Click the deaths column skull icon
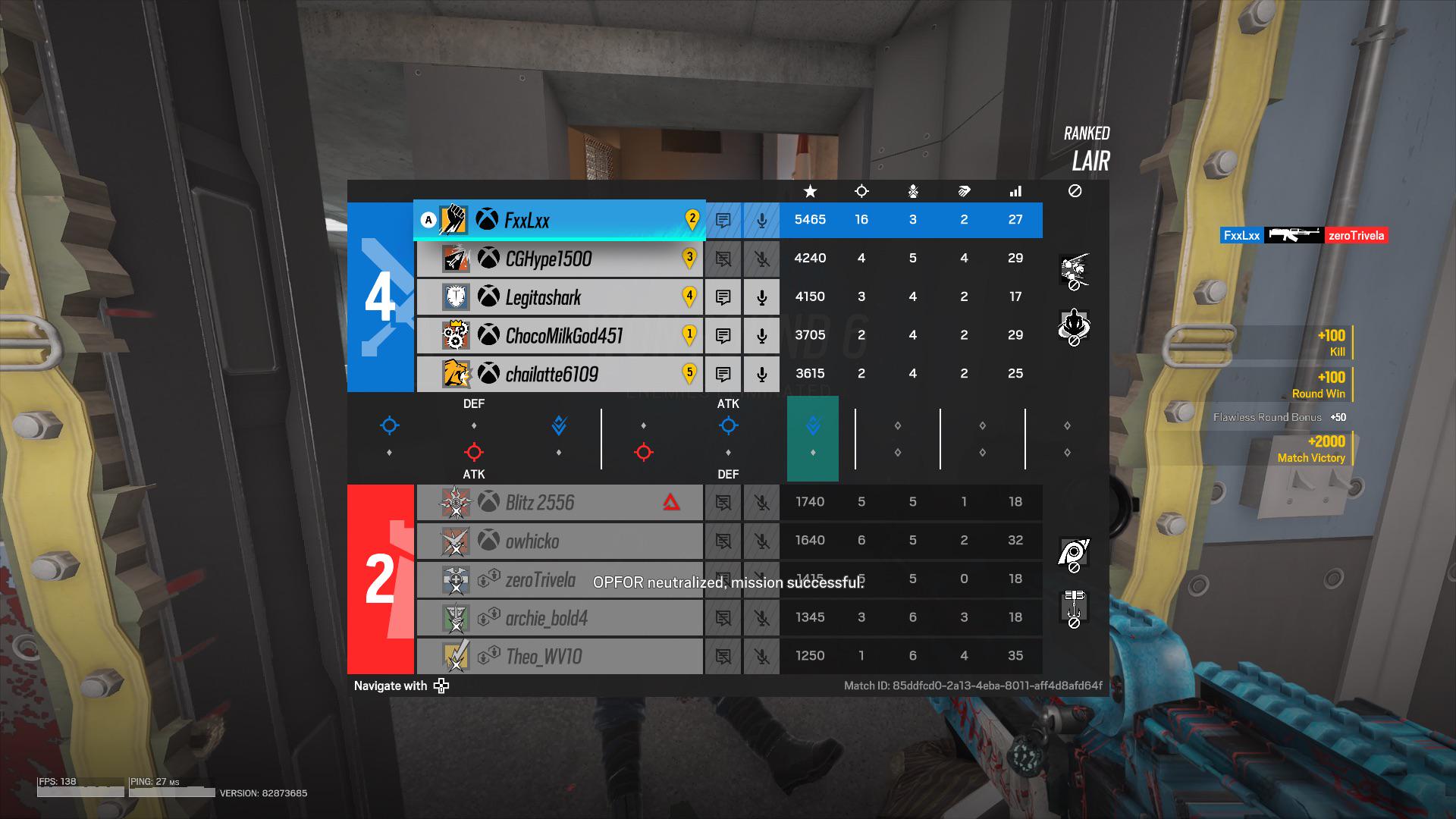The height and width of the screenshot is (819, 1456). click(912, 191)
